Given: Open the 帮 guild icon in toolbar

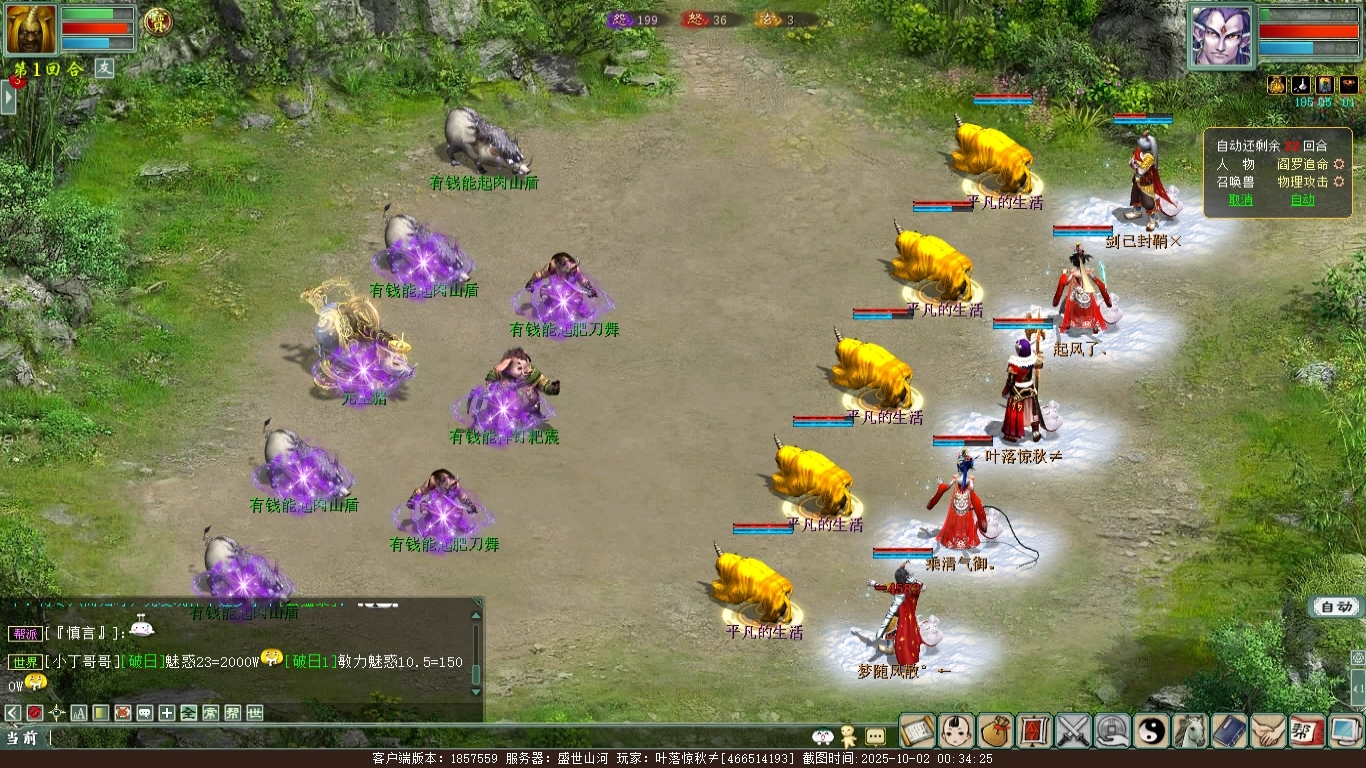Looking at the screenshot, I should click(x=1308, y=731).
